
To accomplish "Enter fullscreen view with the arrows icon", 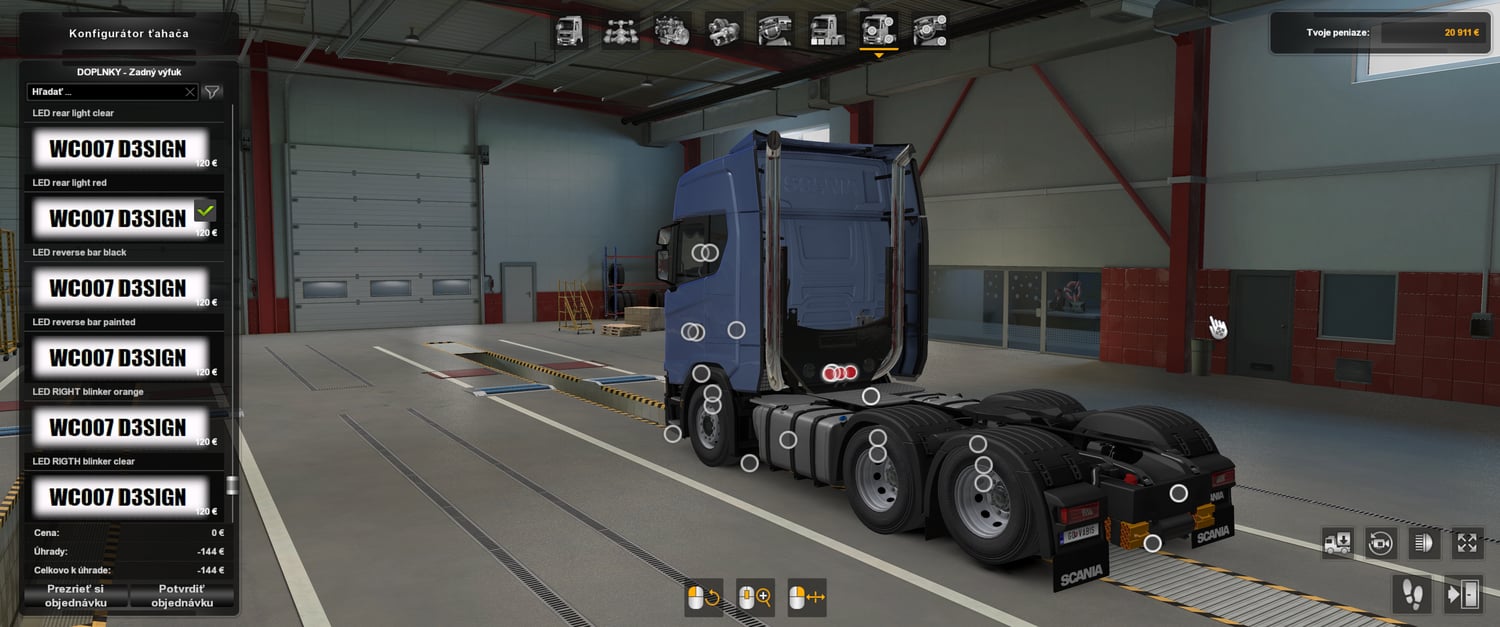I will pos(1466,543).
